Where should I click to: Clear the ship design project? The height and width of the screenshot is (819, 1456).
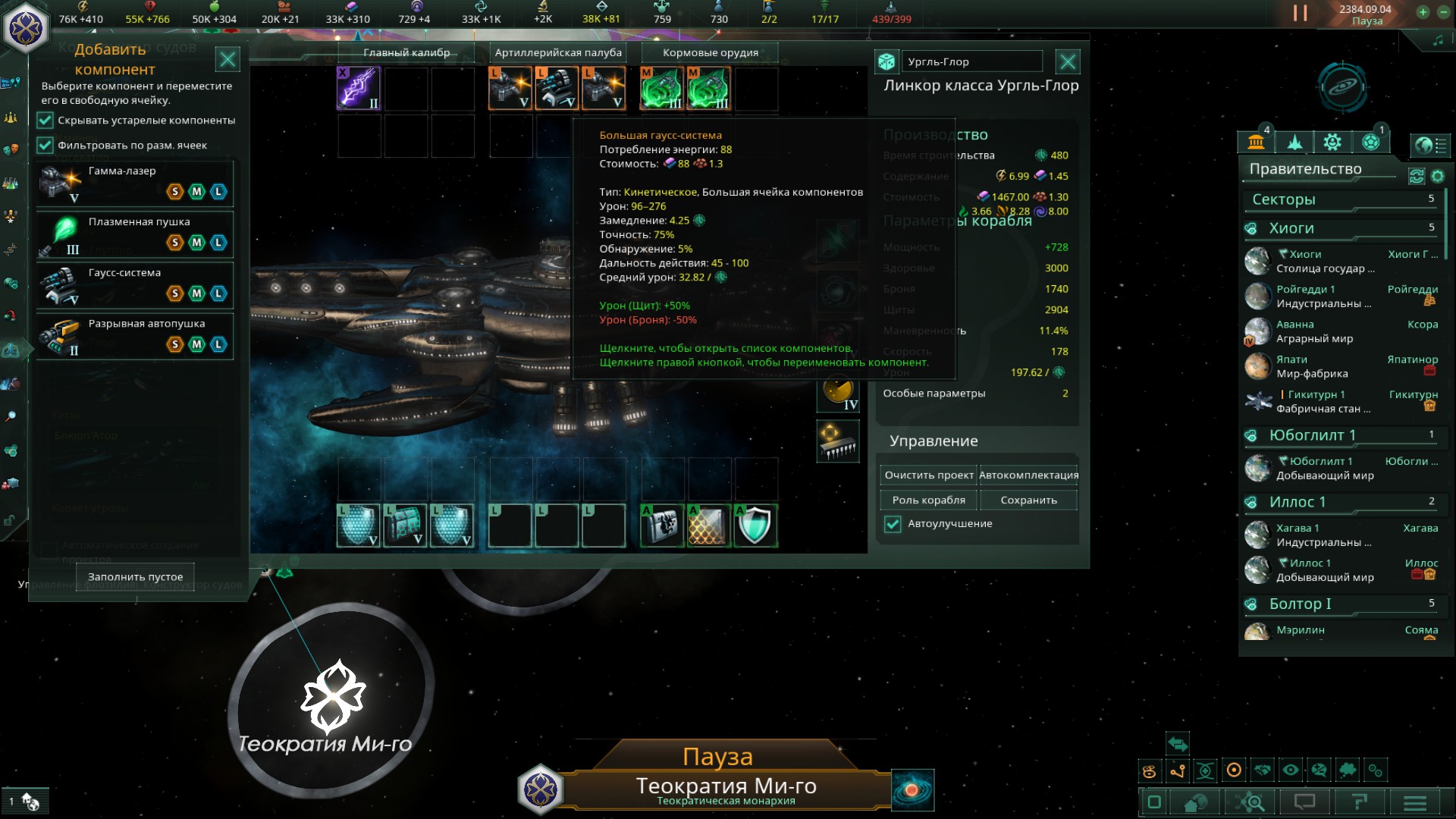tap(928, 475)
